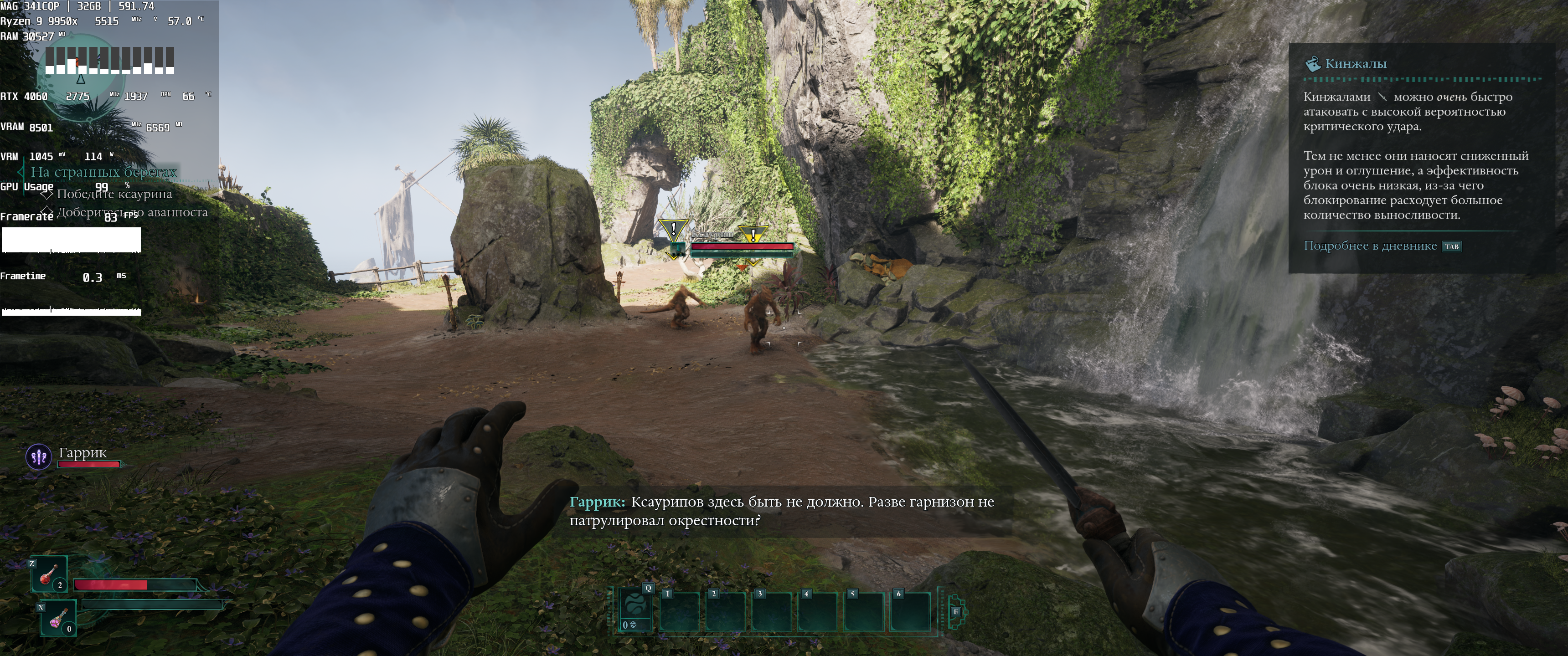Select the "Доберитесь до аванпоста" objective

(x=132, y=212)
